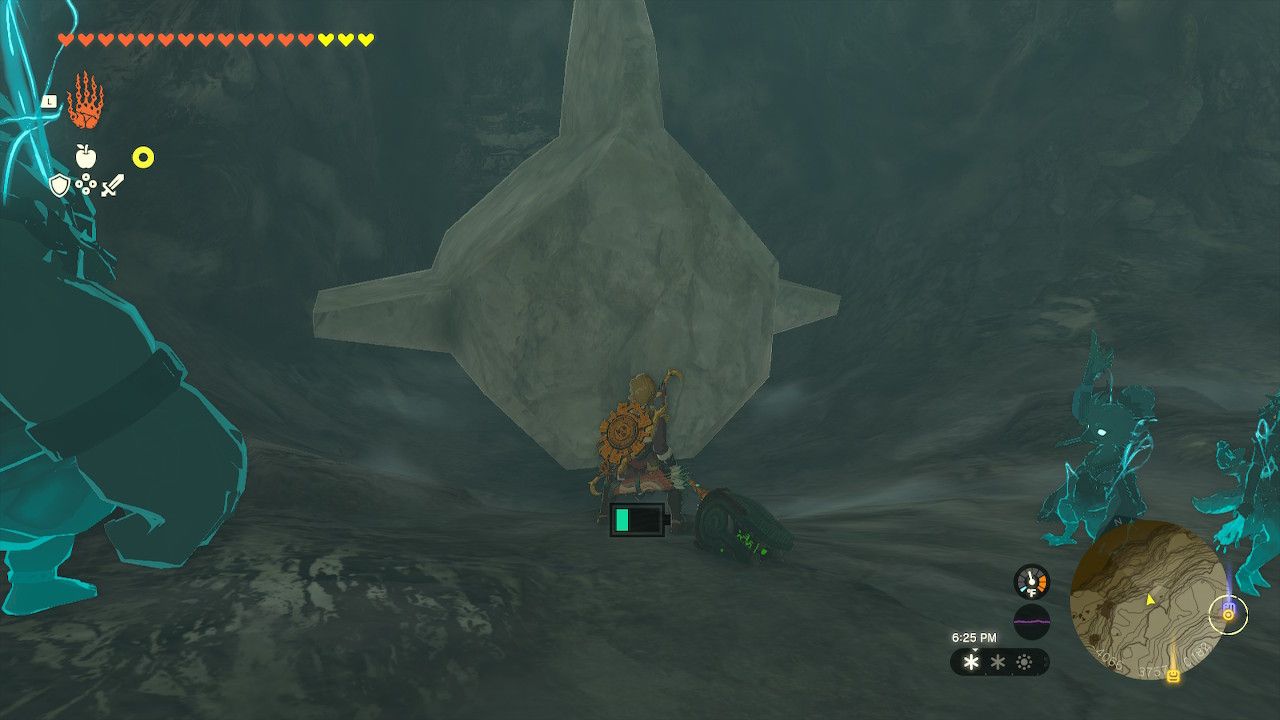Click the temperature gauge showing °F
The height and width of the screenshot is (720, 1280).
point(1031,581)
